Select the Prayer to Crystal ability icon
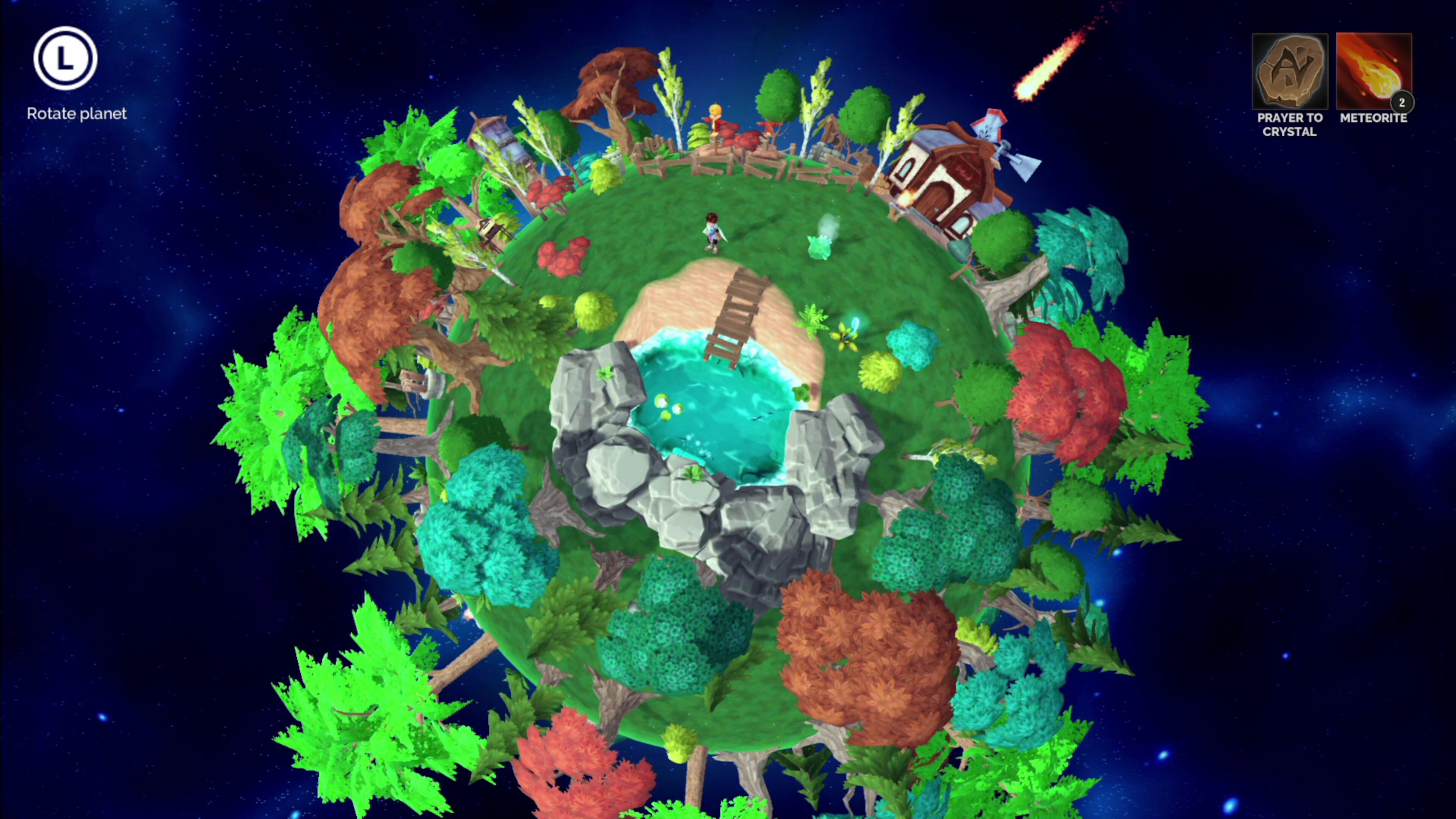 1290,71
